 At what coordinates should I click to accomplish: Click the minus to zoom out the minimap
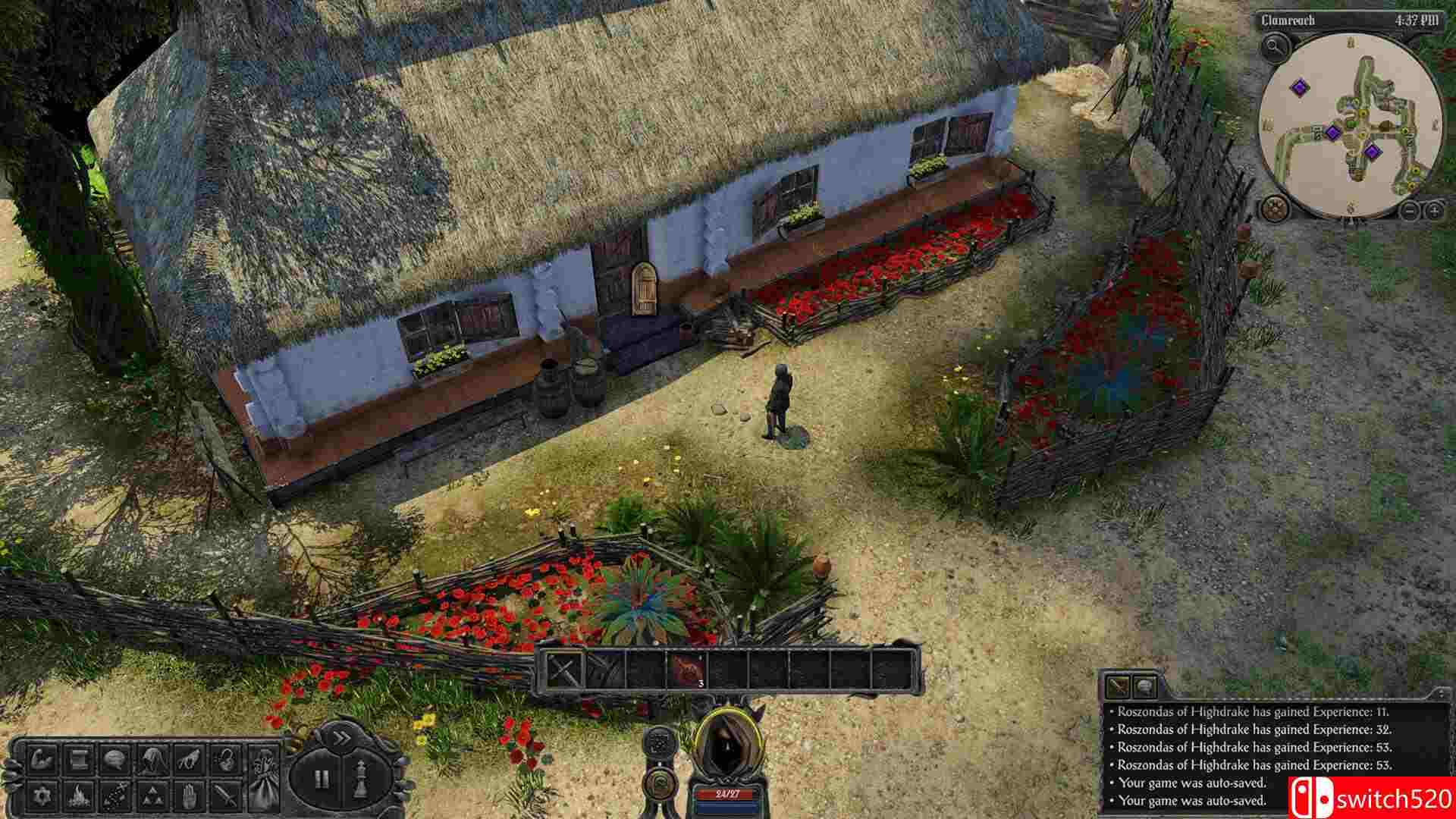1409,211
